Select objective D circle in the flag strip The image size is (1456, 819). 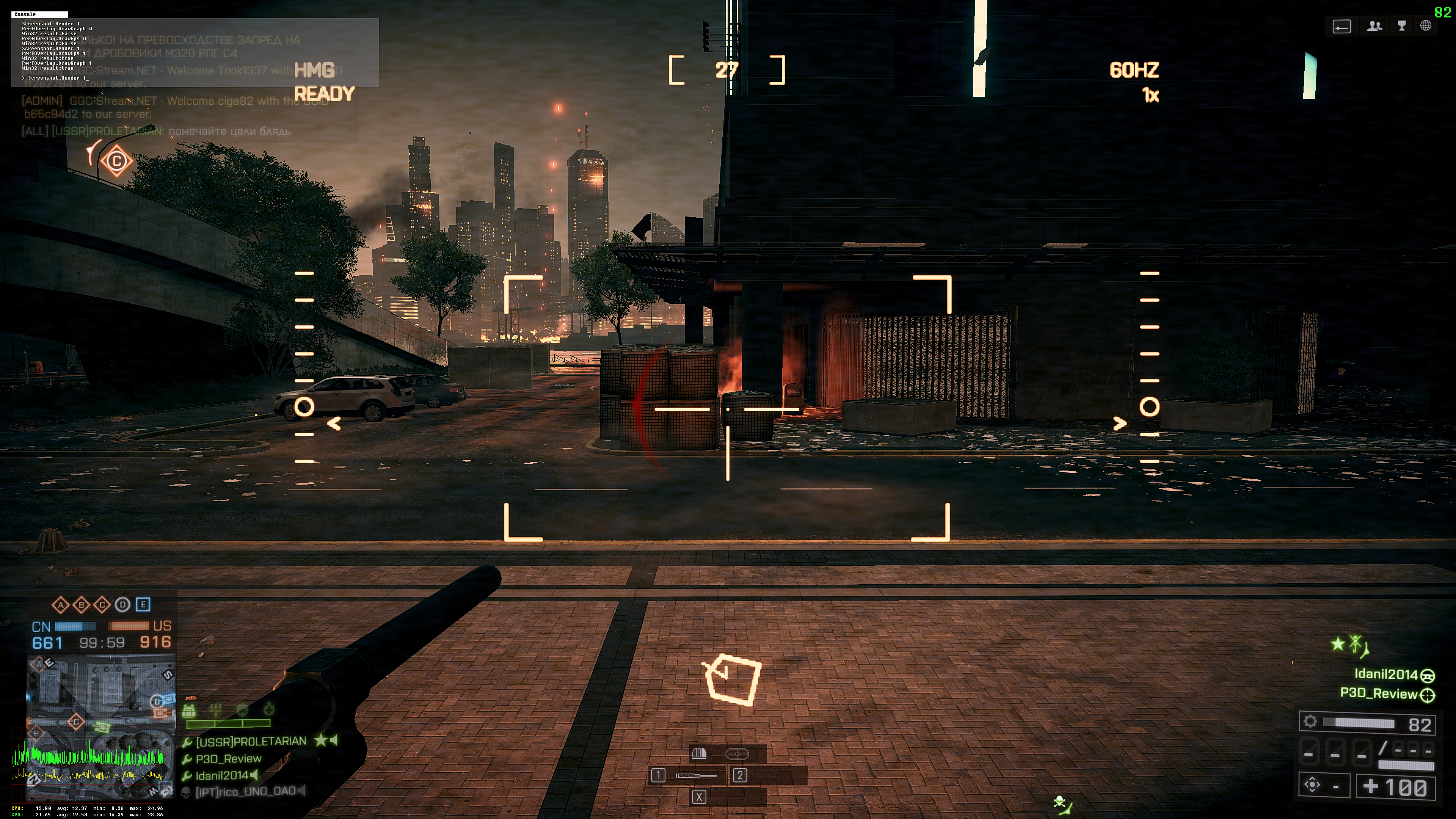[x=122, y=605]
